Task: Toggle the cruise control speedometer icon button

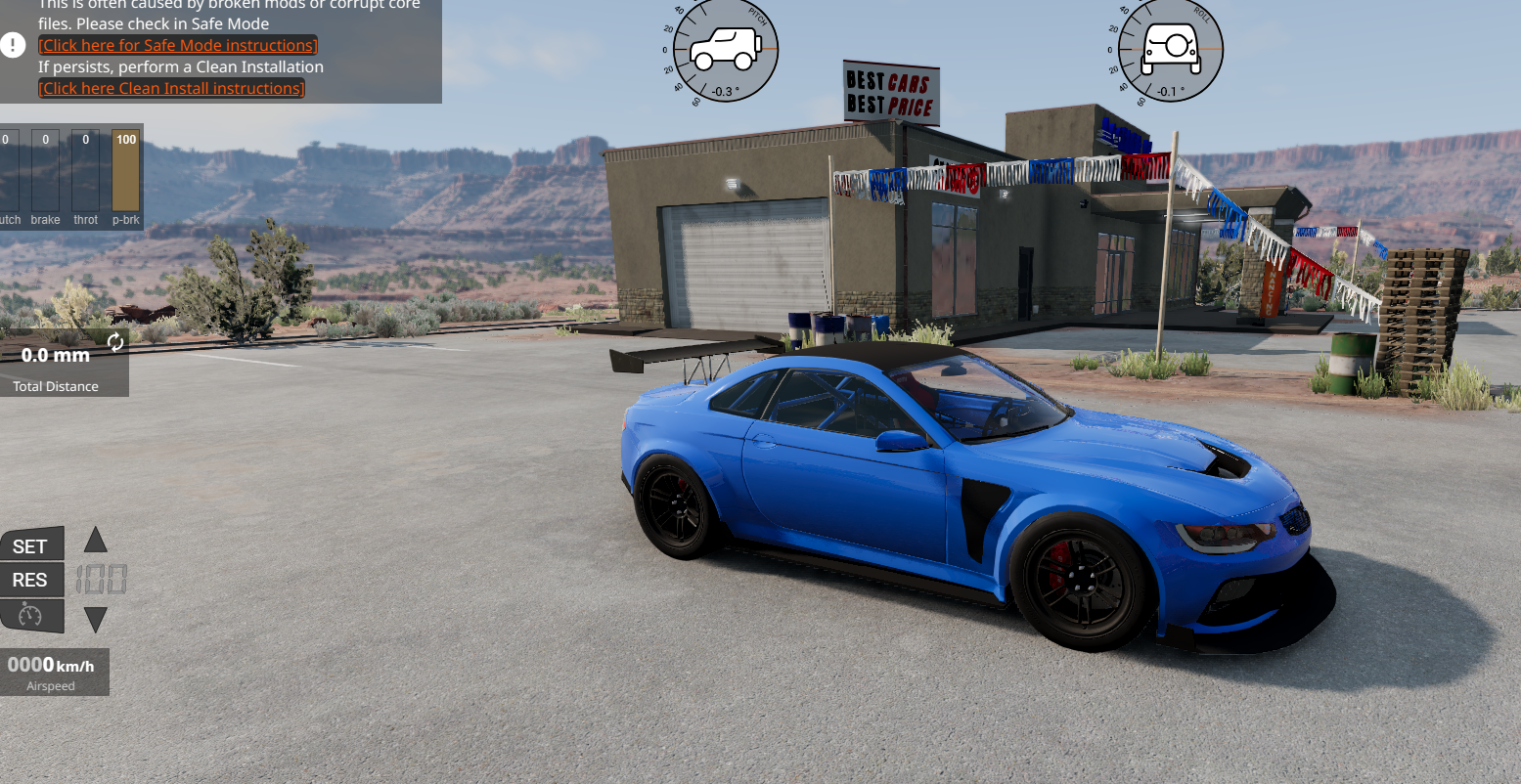Action: coord(31,615)
